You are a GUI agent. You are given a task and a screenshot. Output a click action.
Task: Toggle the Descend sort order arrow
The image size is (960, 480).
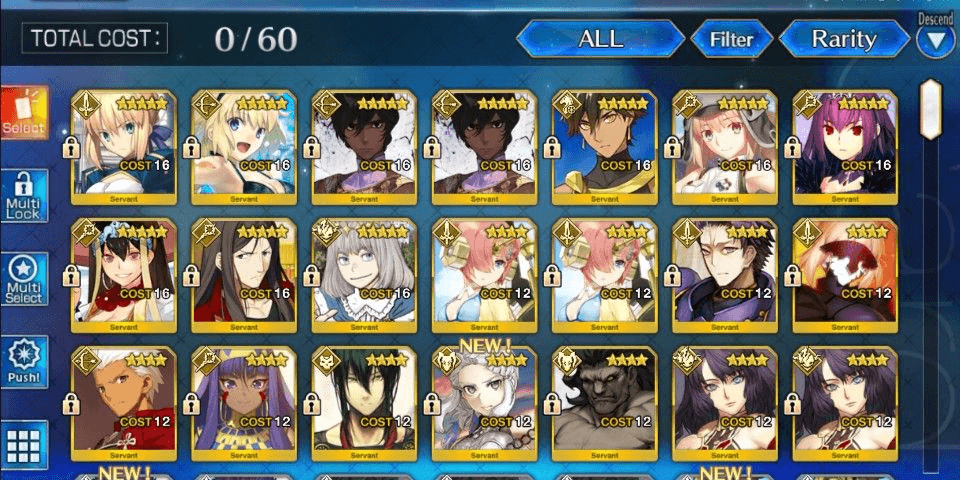(937, 41)
